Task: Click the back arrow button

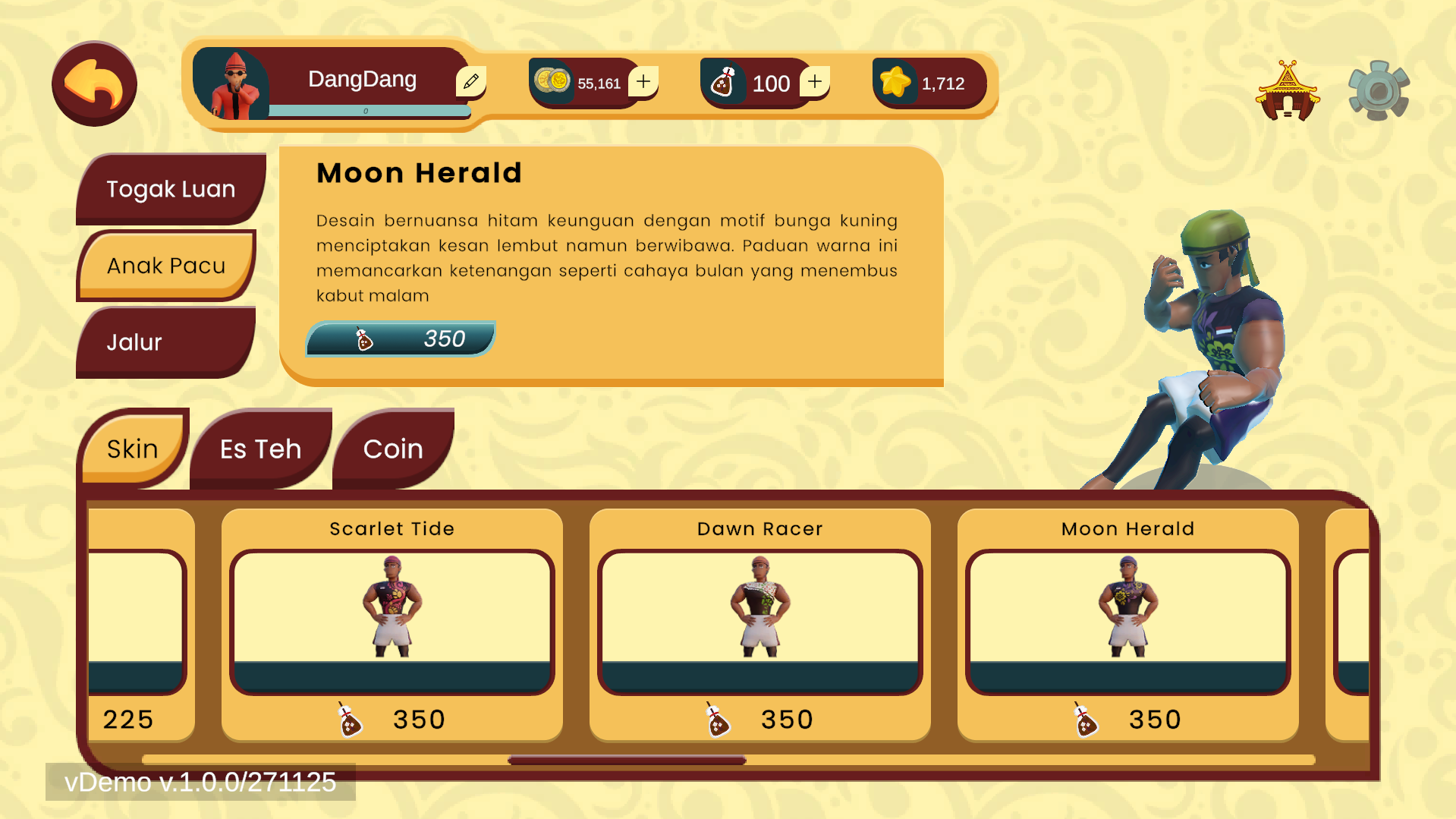Action: (93, 82)
